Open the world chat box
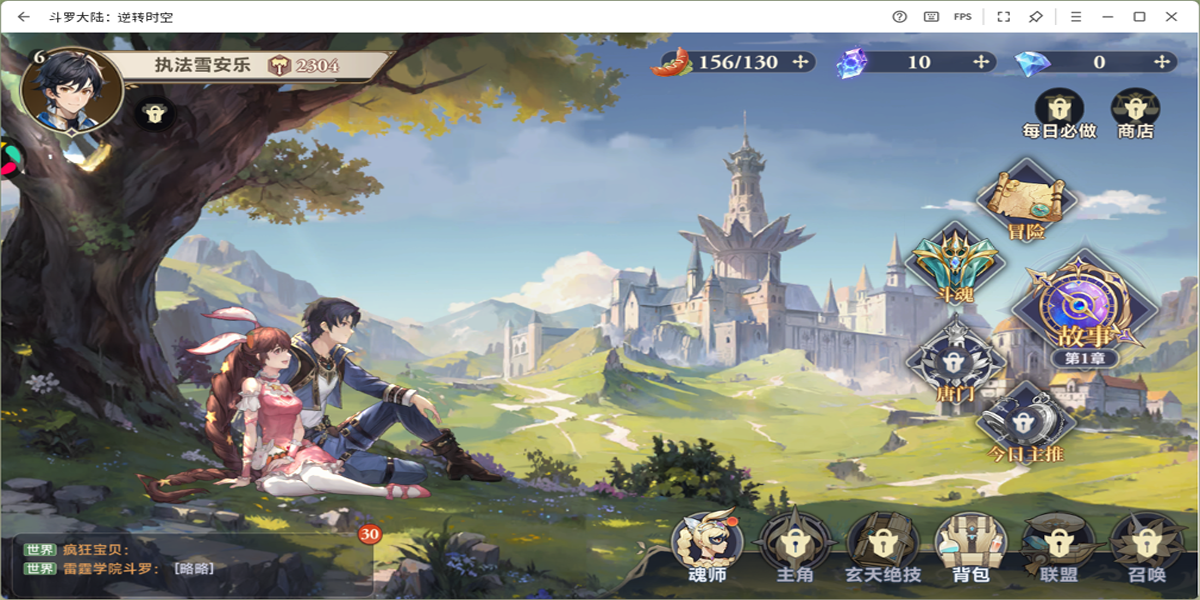 coord(190,559)
